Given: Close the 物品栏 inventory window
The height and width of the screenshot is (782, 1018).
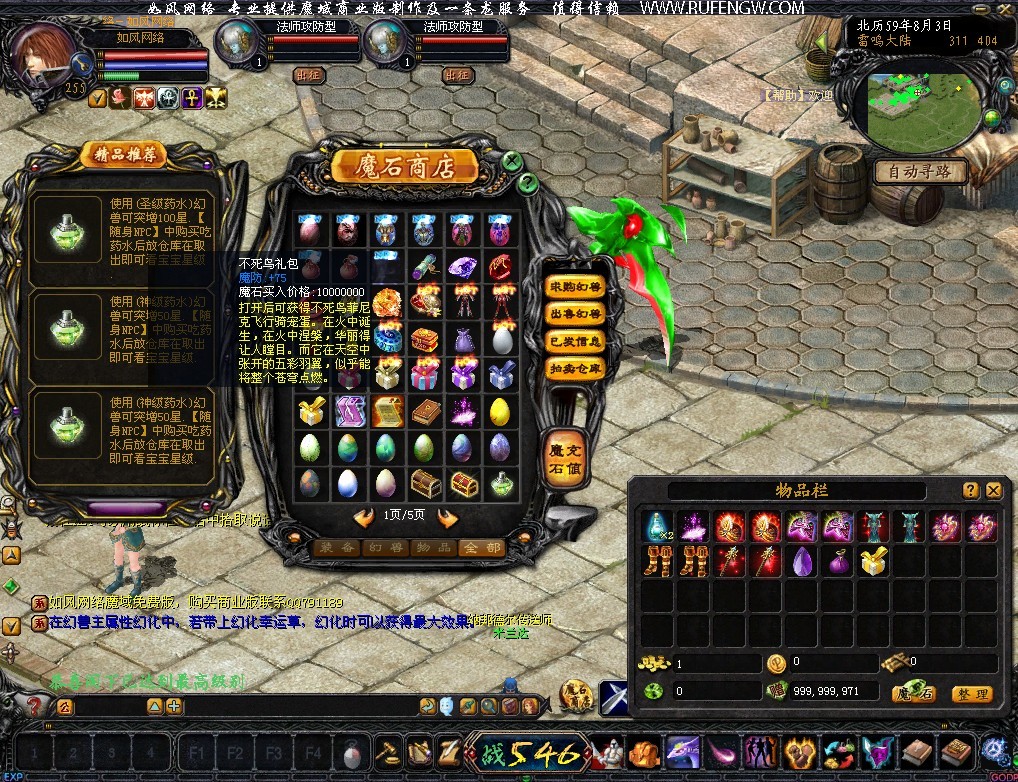Looking at the screenshot, I should pyautogui.click(x=994, y=490).
